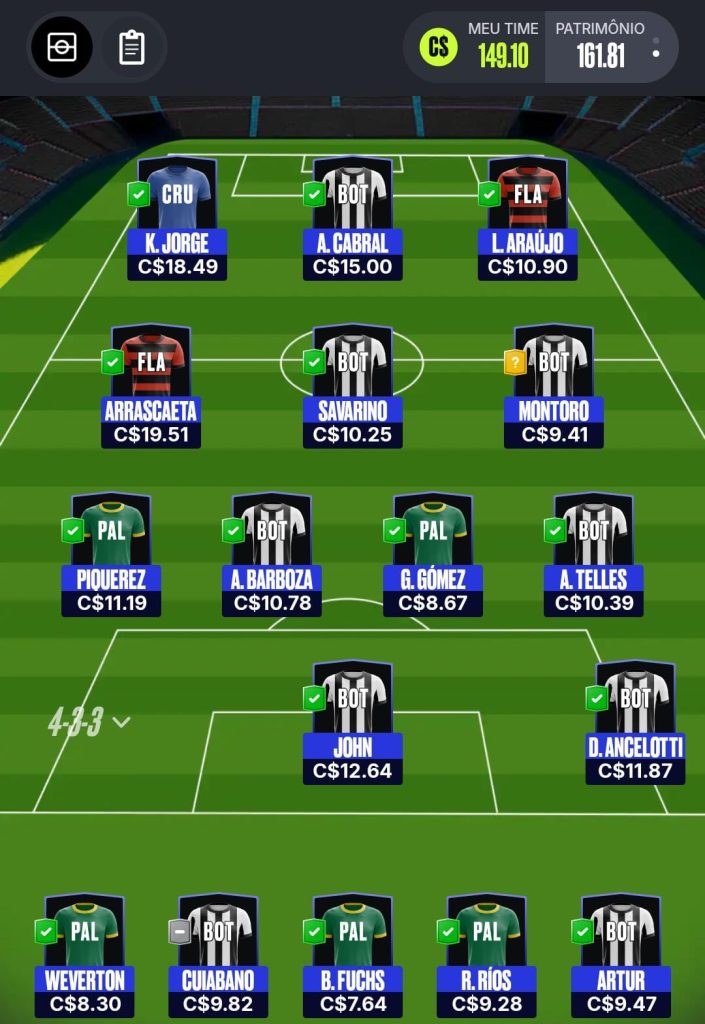Choose L. Araújo player card
The image size is (705, 1024).
[x=527, y=216]
